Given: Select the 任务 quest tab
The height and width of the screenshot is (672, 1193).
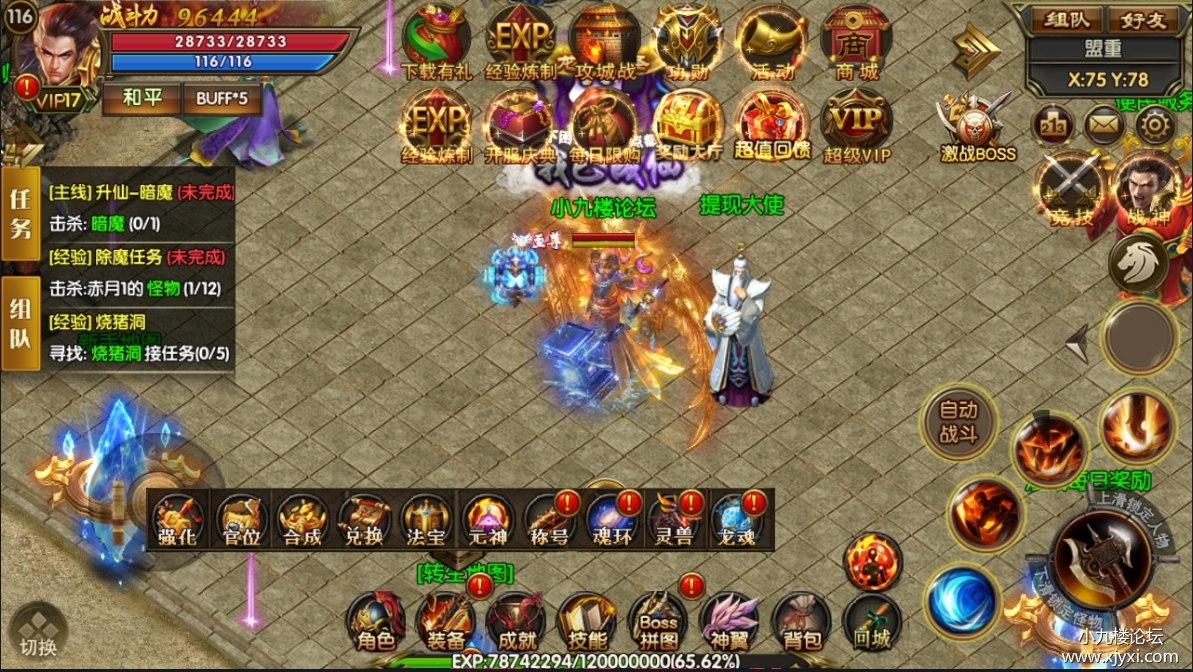Looking at the screenshot, I should click(19, 213).
